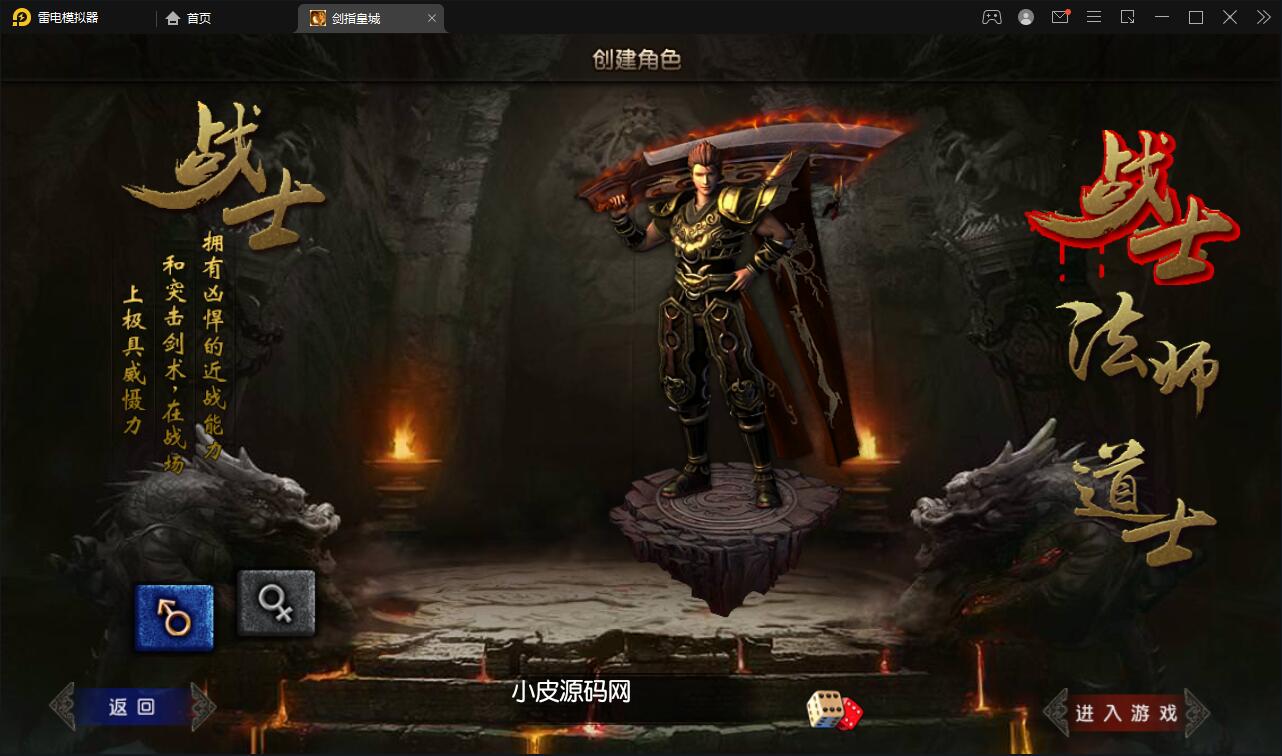Open the hamburger menu
This screenshot has width=1282, height=756.
tap(1094, 17)
